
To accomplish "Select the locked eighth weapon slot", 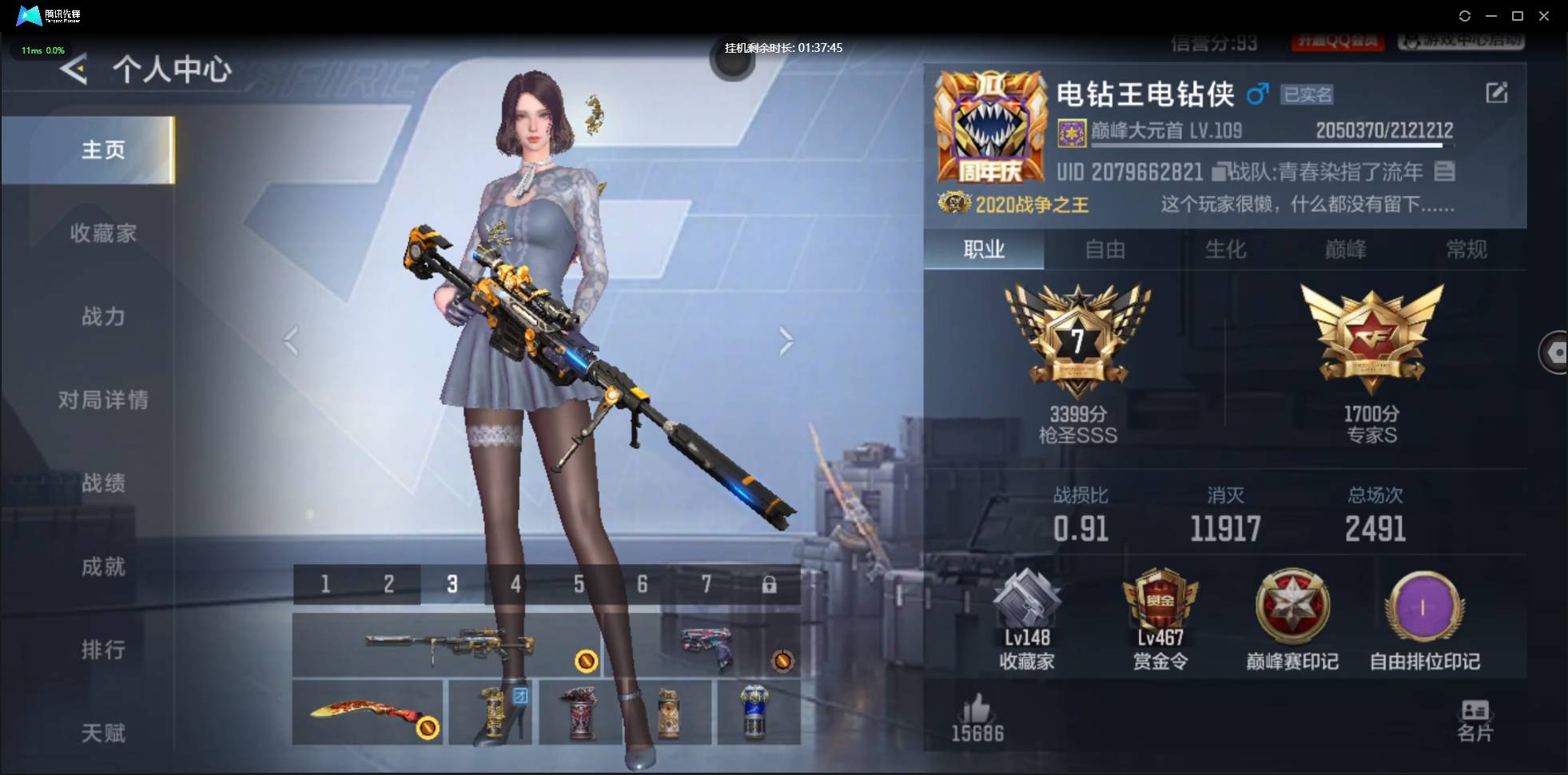I will point(770,584).
